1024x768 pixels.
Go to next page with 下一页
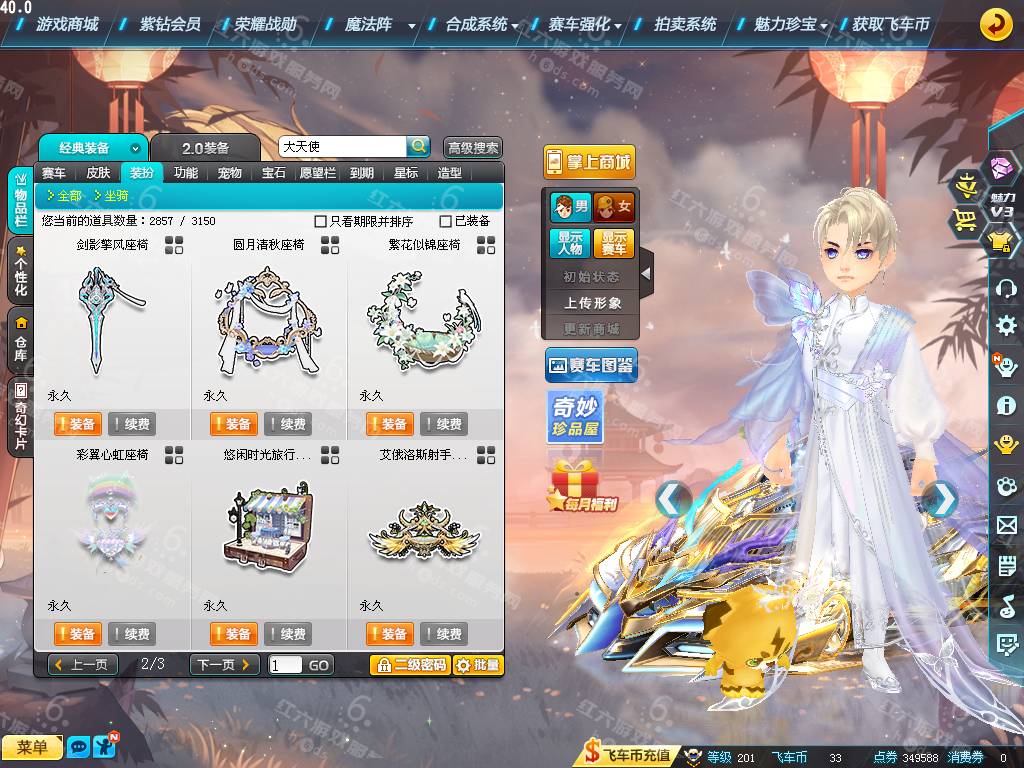224,665
